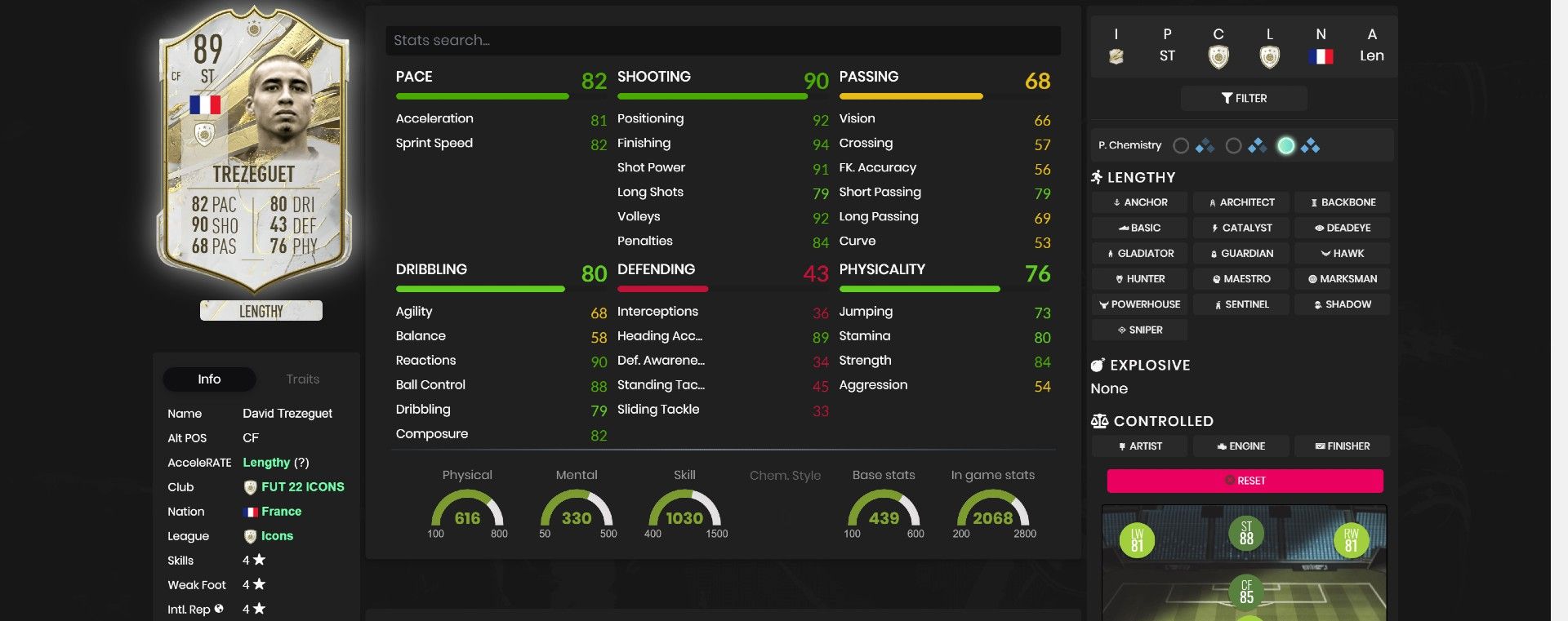Select the Hunter chemistry style
The image size is (1568, 621).
coord(1138,278)
